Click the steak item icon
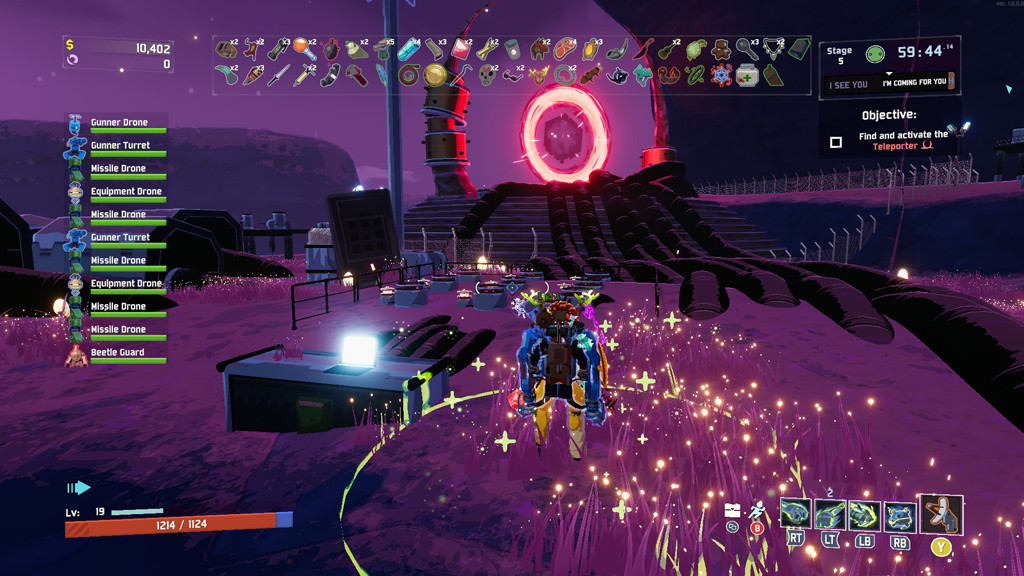 click(566, 47)
